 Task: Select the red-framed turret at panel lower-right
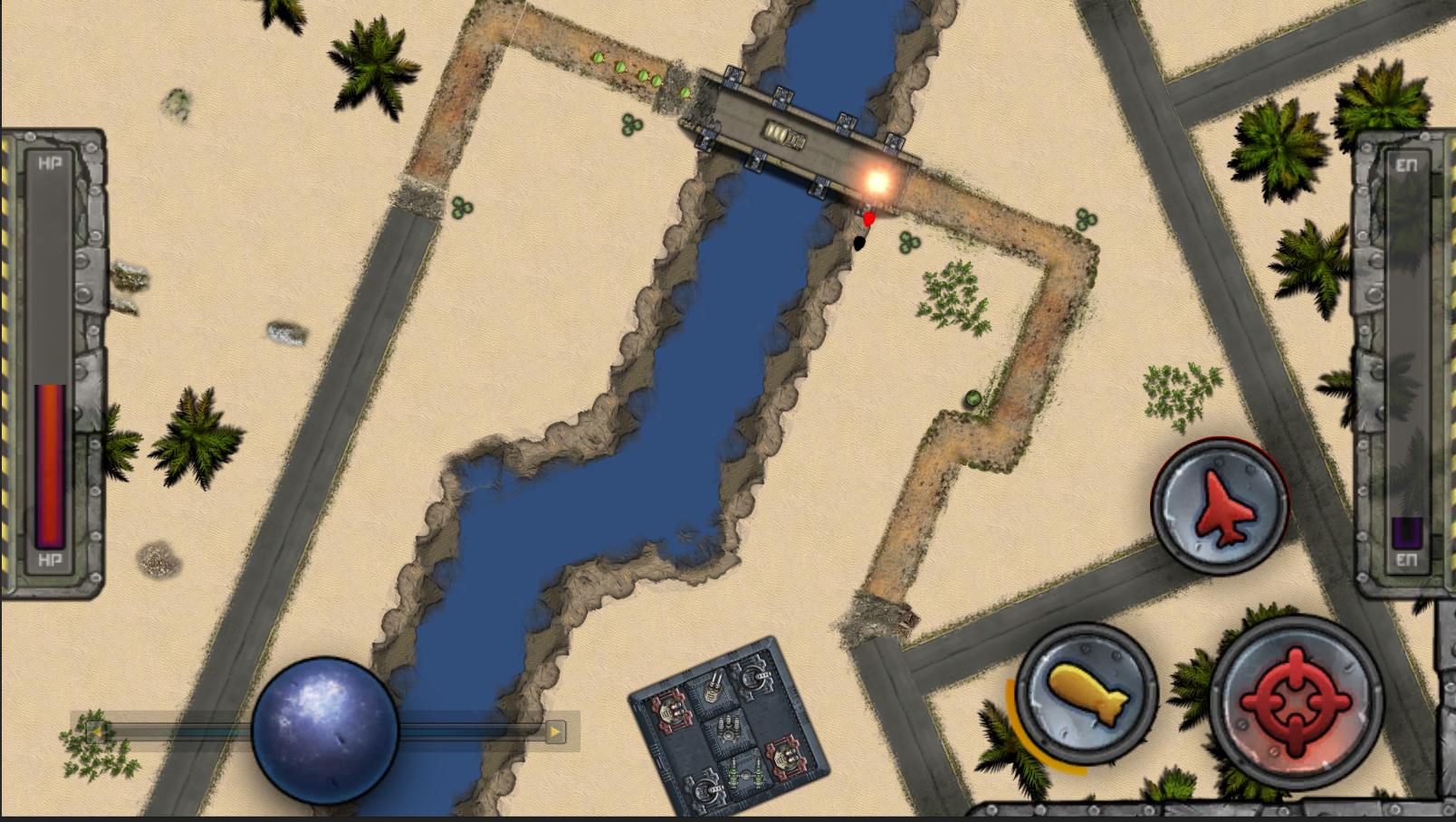click(x=784, y=756)
